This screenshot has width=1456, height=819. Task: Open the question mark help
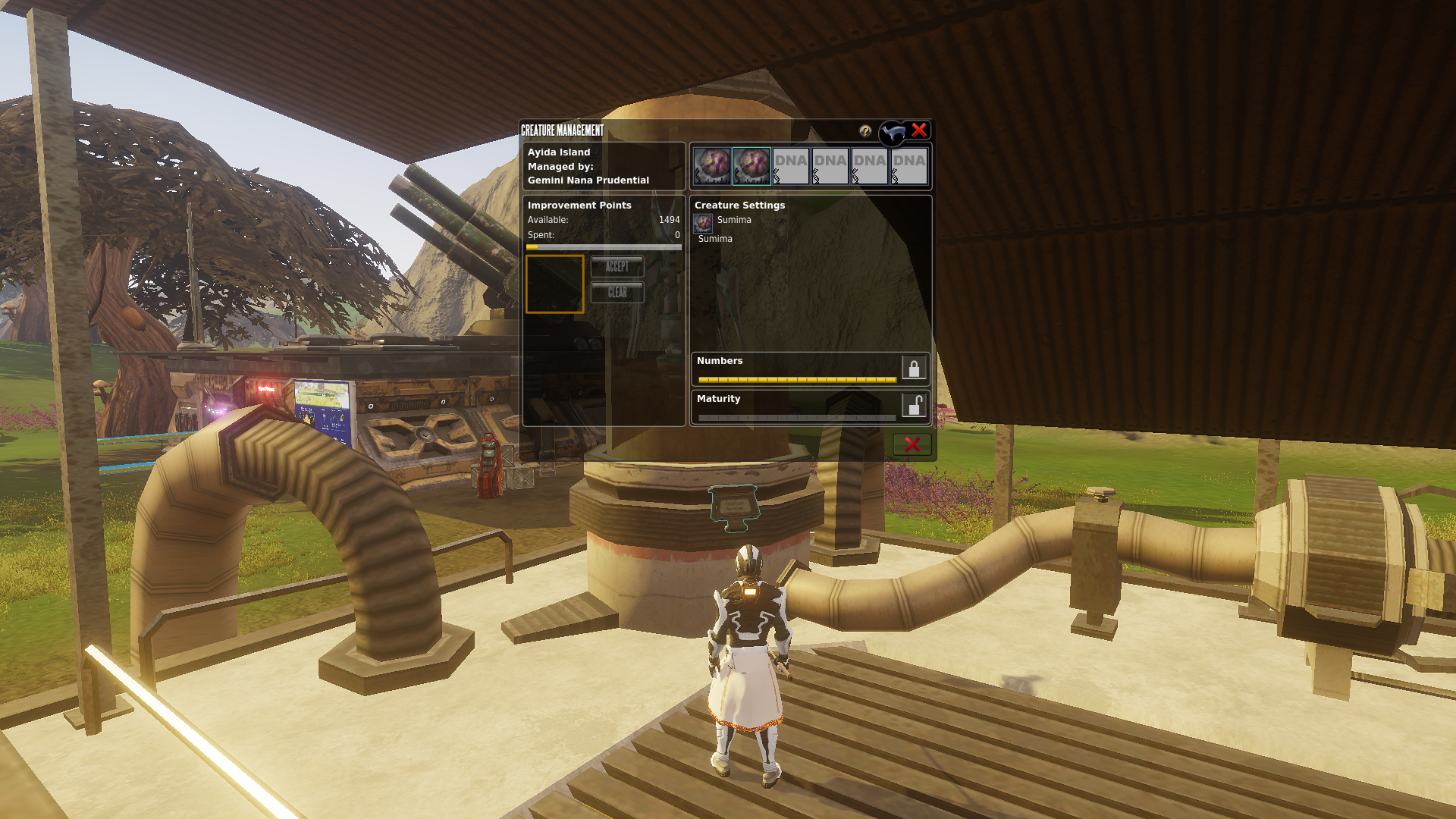865,131
